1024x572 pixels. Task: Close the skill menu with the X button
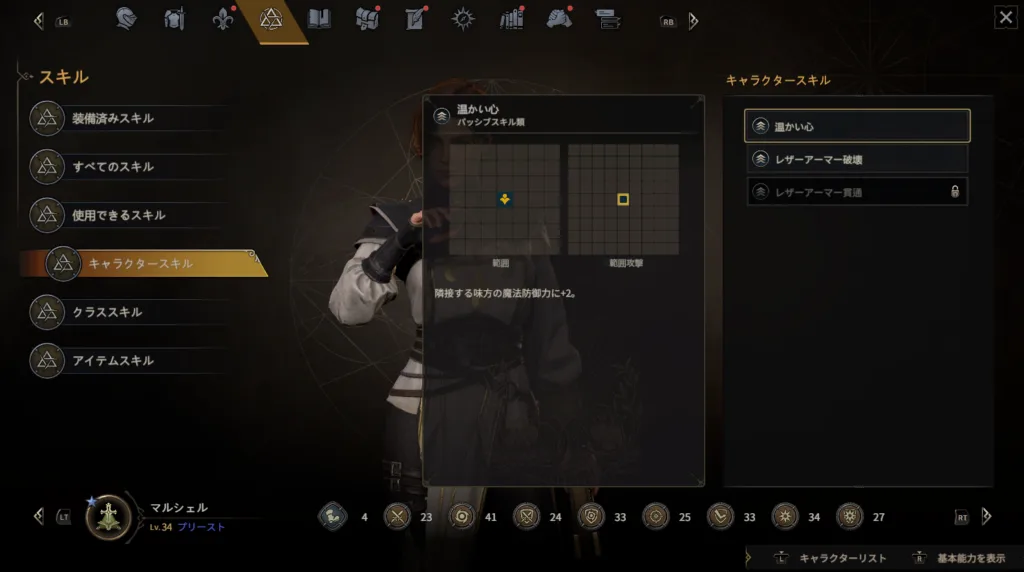coord(1005,17)
